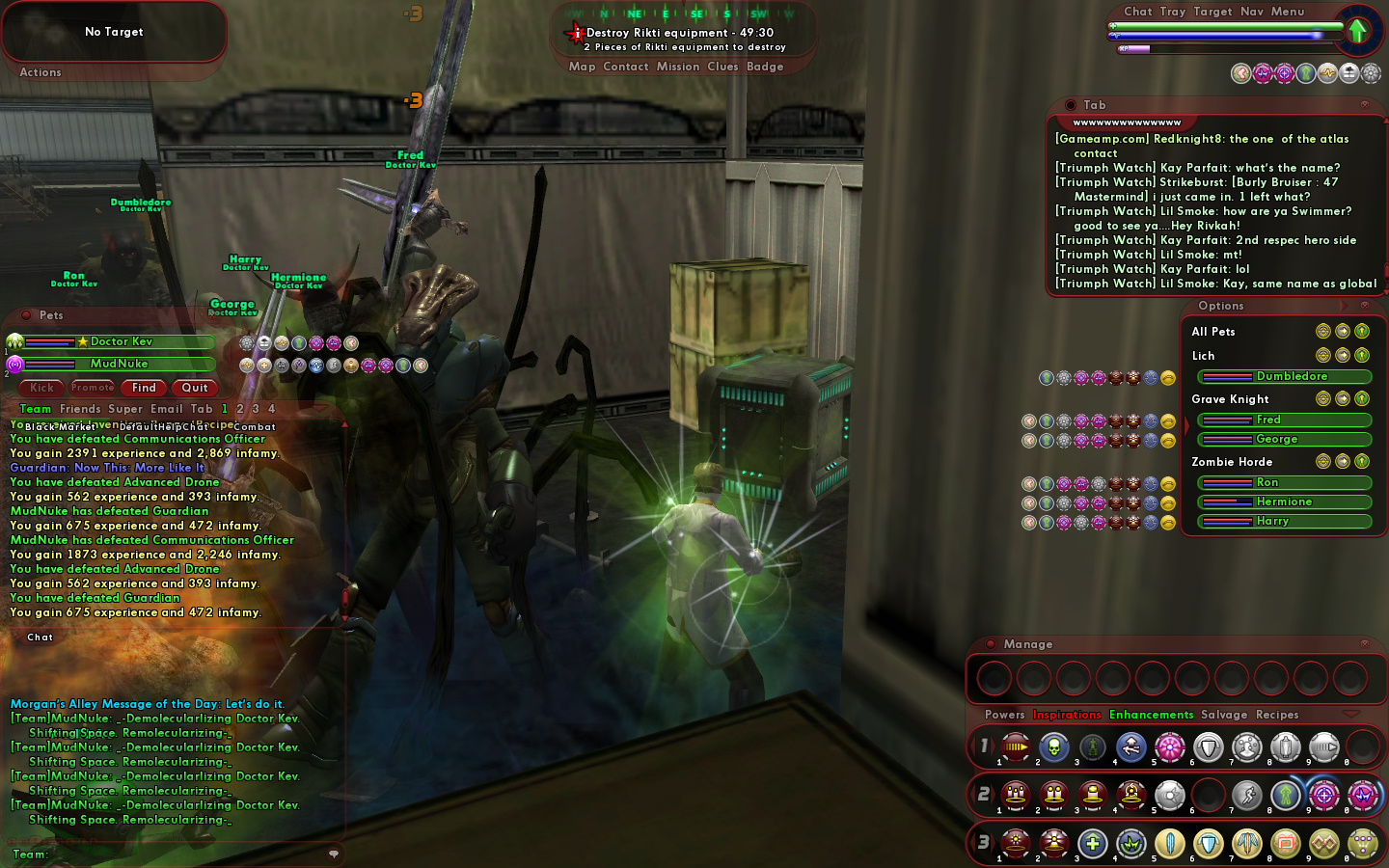Quit the team with Quit button
The height and width of the screenshot is (868, 1389).
coord(195,388)
